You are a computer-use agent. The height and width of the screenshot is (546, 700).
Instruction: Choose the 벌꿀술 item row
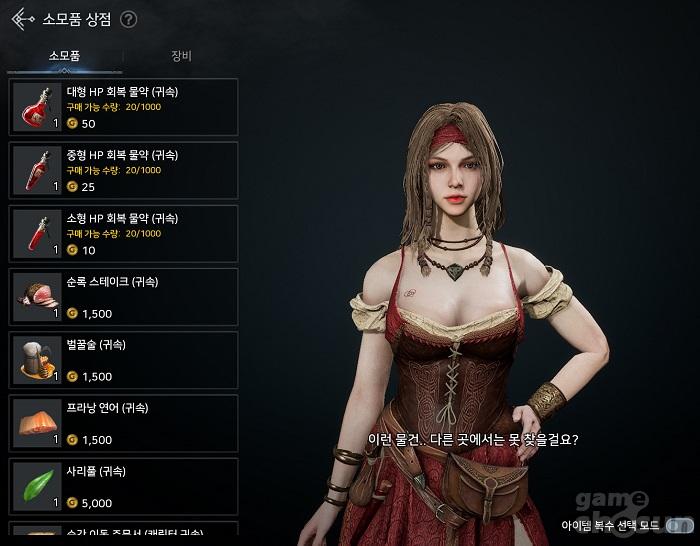124,359
